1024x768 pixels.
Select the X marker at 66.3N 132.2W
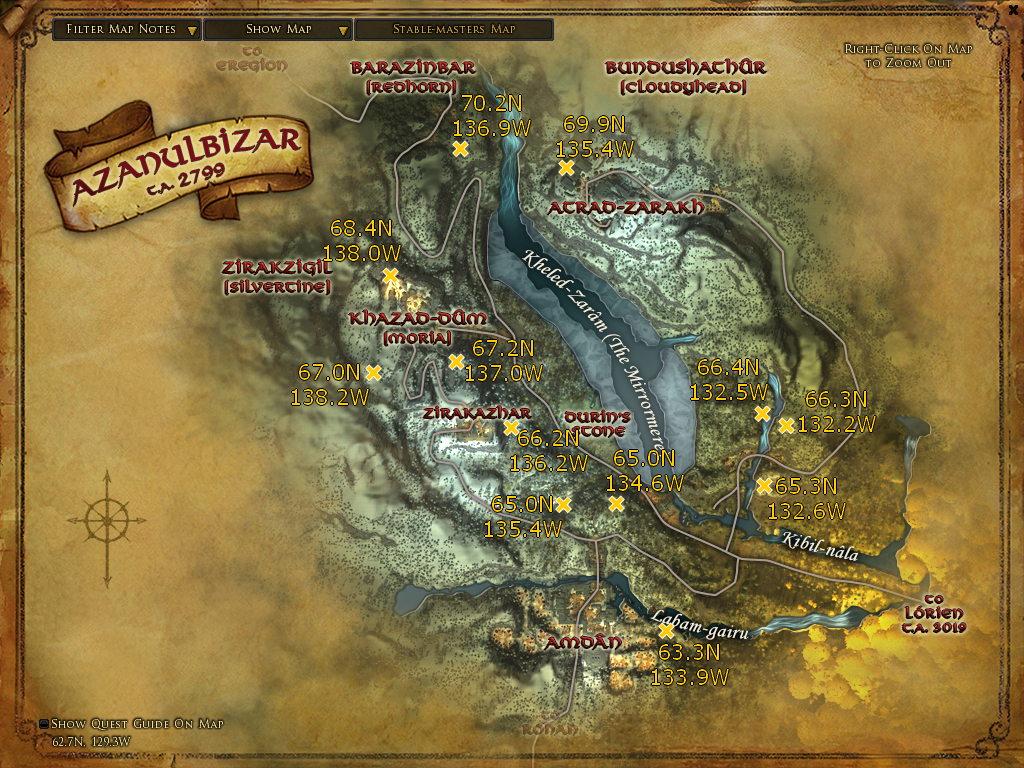click(786, 425)
